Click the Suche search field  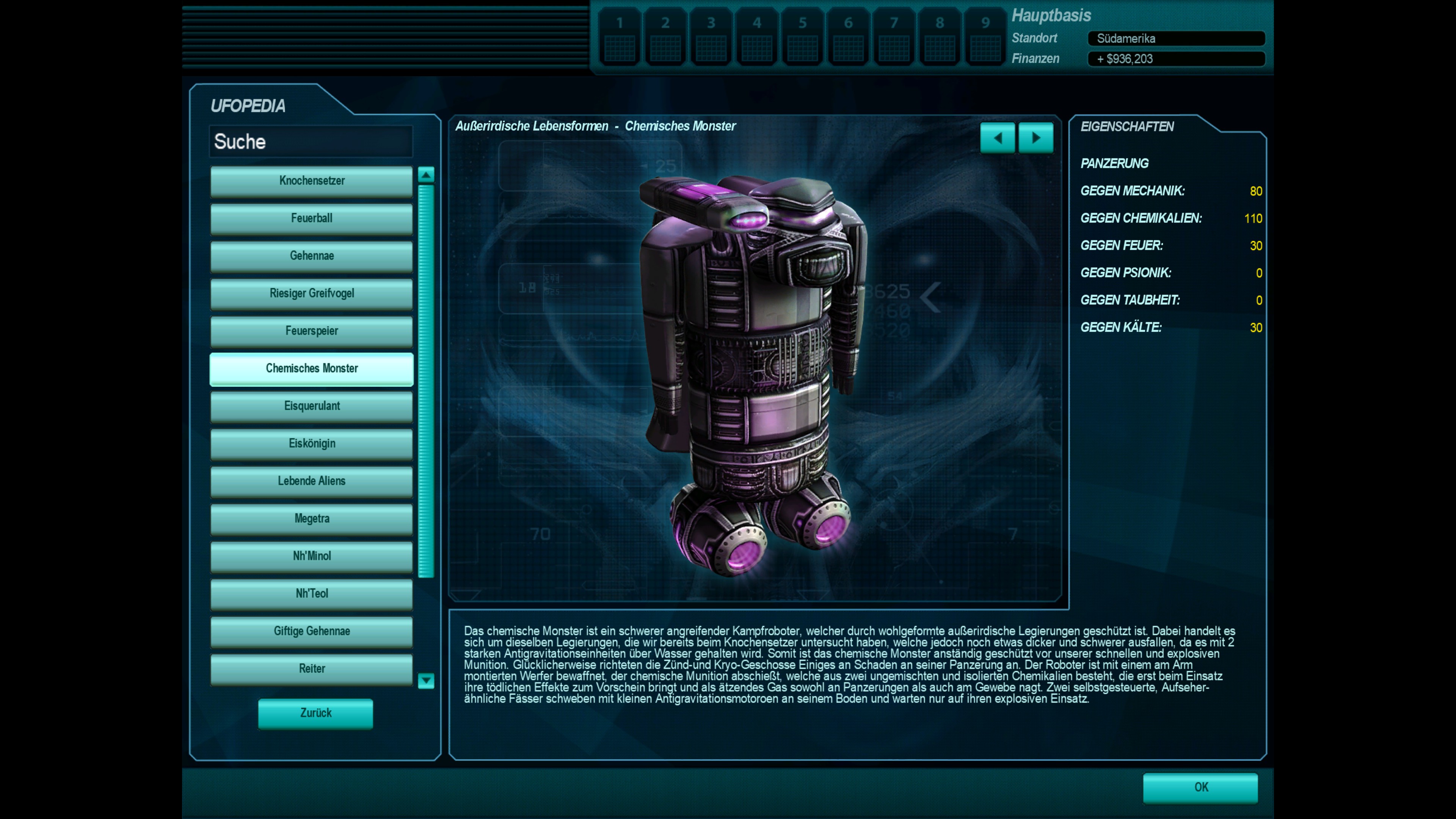(311, 142)
